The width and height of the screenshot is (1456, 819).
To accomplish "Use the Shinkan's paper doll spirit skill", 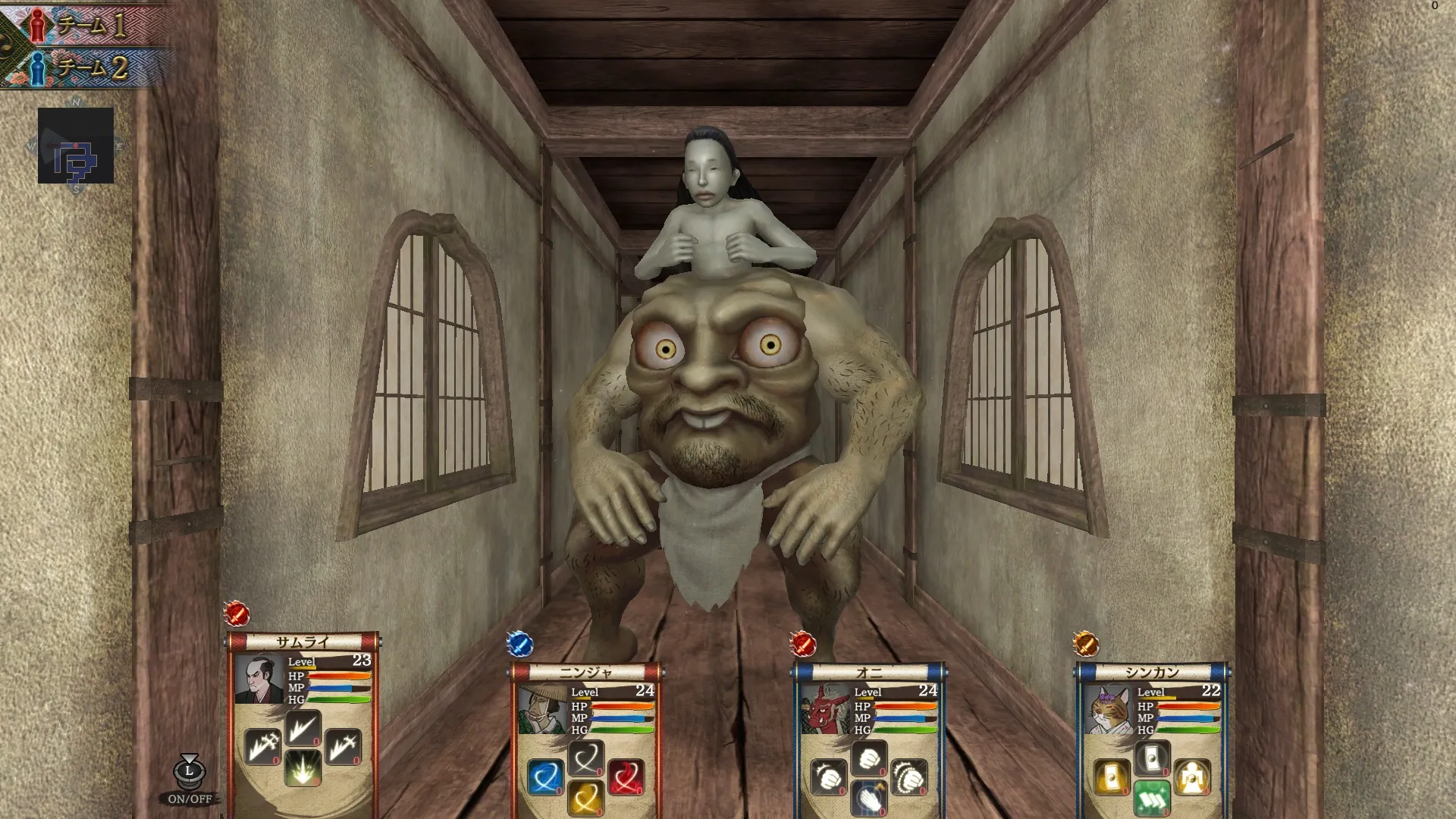I will [1191, 777].
